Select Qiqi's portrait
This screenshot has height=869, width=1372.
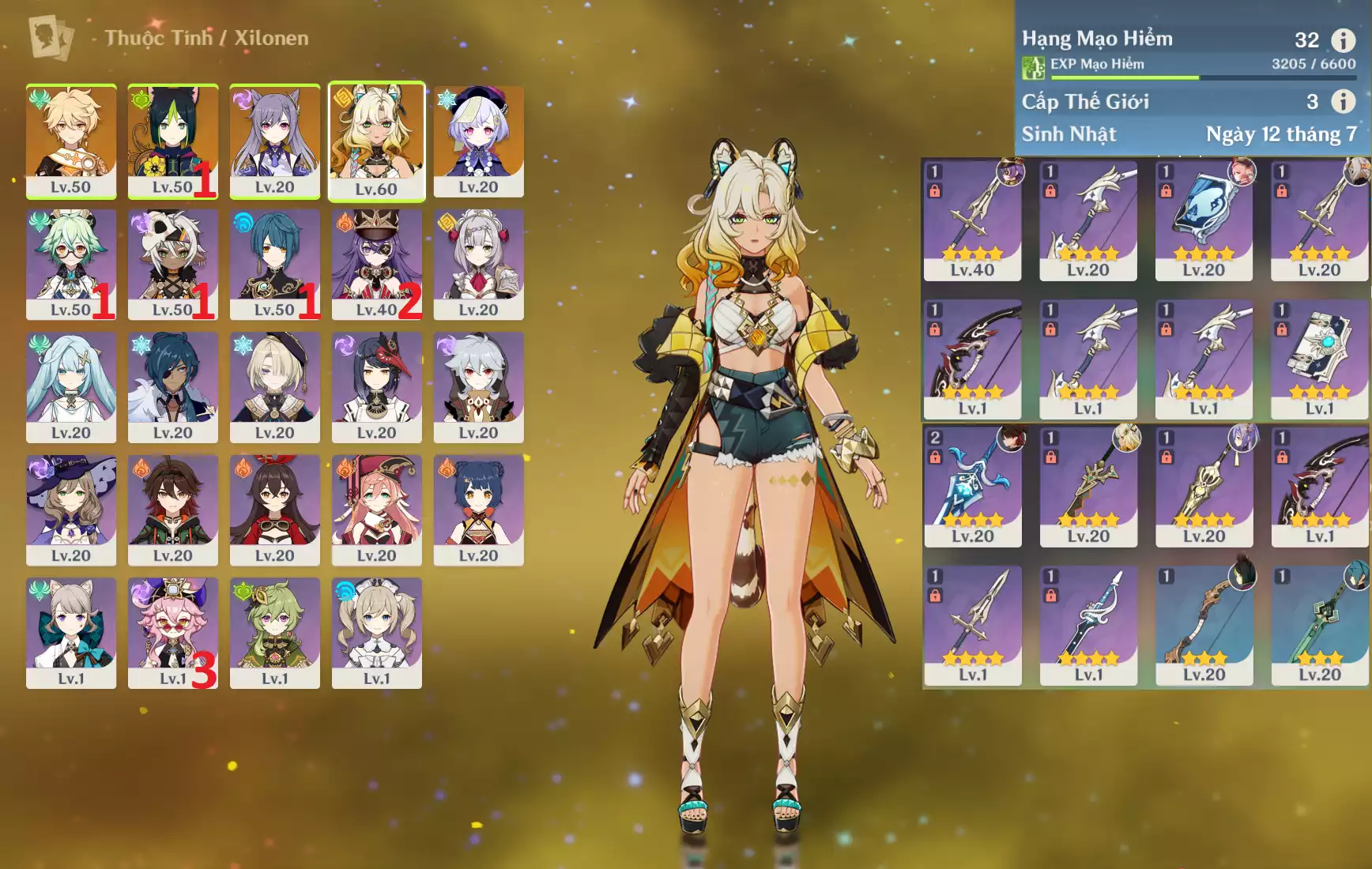[x=478, y=141]
